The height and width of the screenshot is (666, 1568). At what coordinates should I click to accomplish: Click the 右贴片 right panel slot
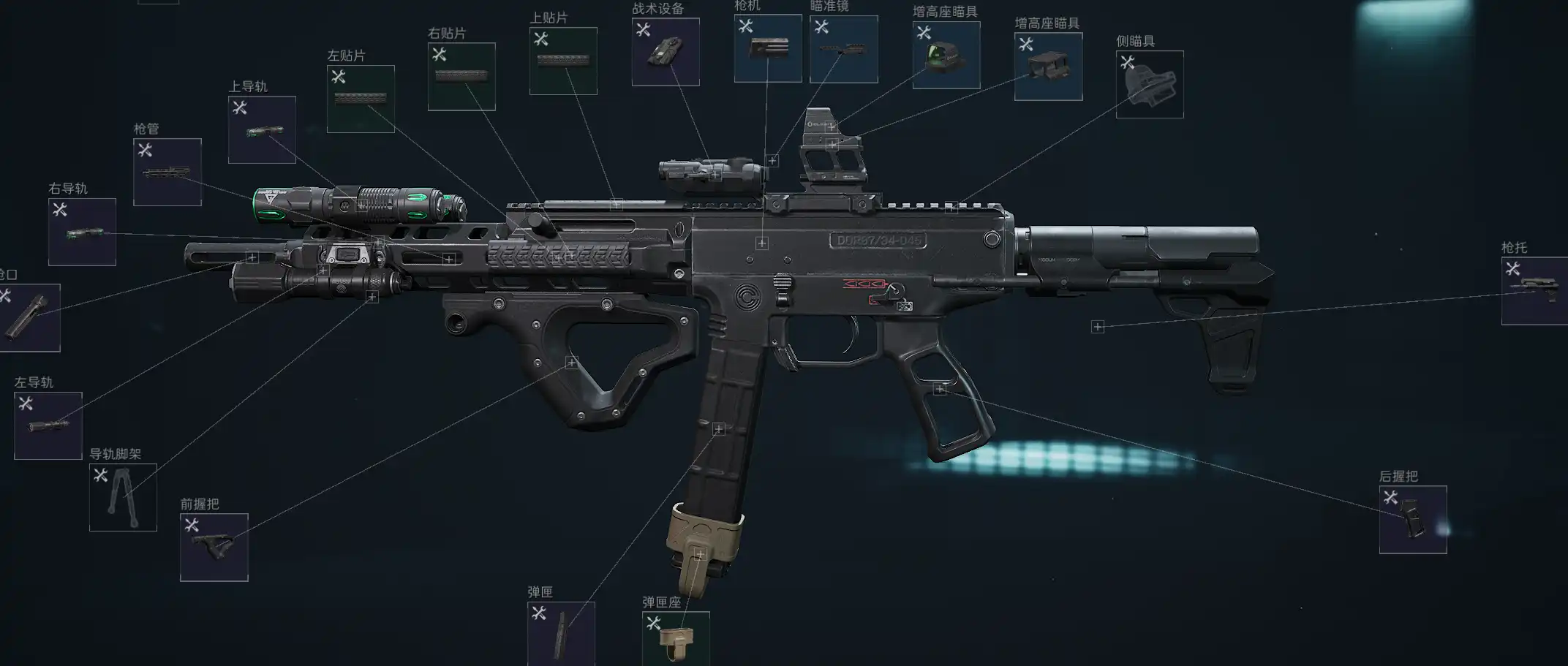point(461,77)
